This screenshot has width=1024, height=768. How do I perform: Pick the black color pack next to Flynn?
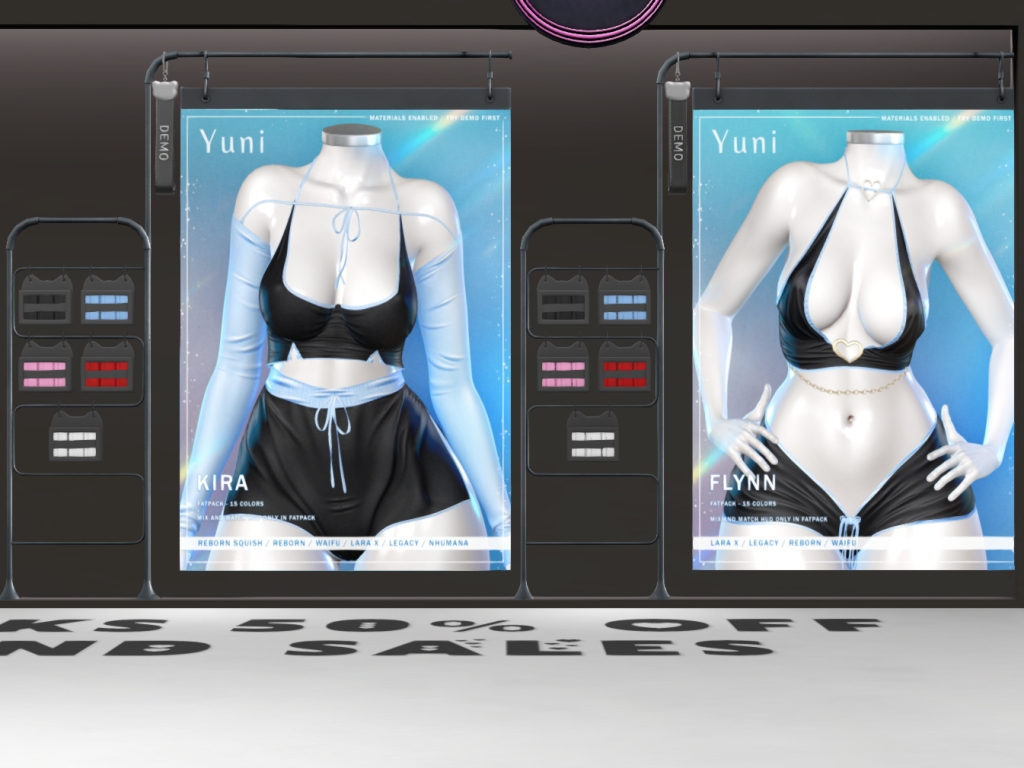point(563,300)
